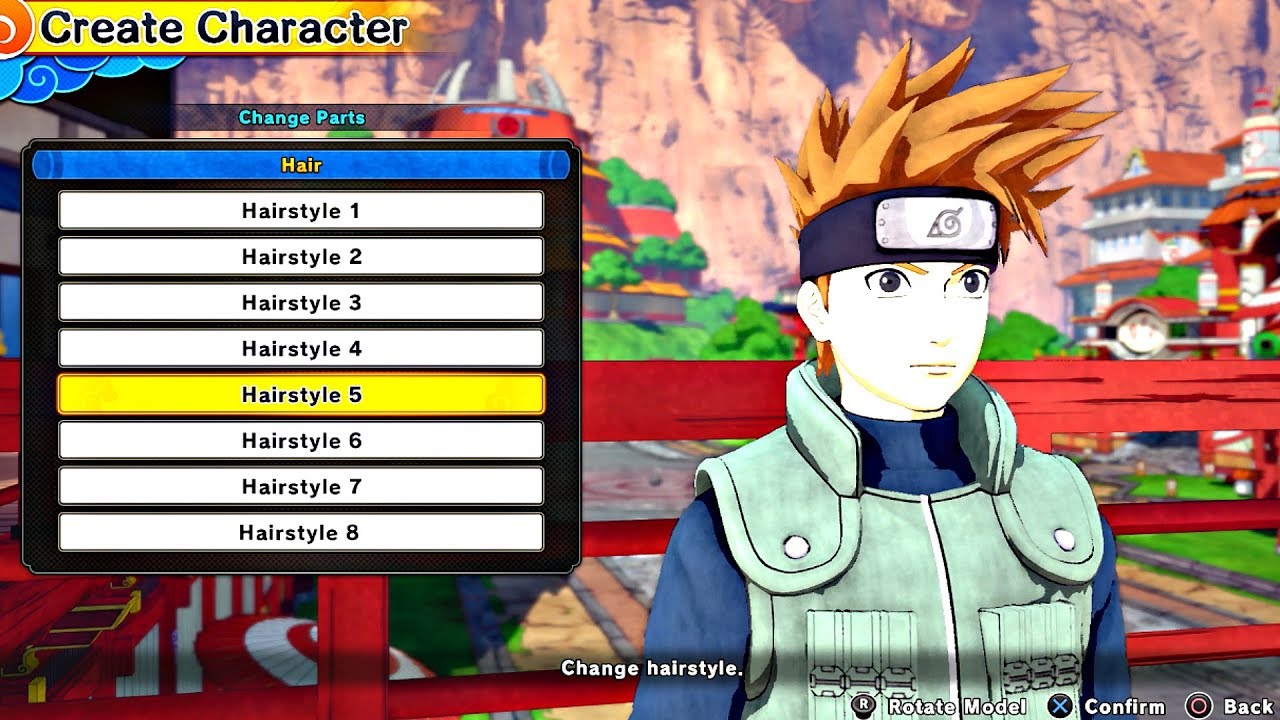The image size is (1280, 720).
Task: Apply Hairstyle 7
Action: click(301, 487)
